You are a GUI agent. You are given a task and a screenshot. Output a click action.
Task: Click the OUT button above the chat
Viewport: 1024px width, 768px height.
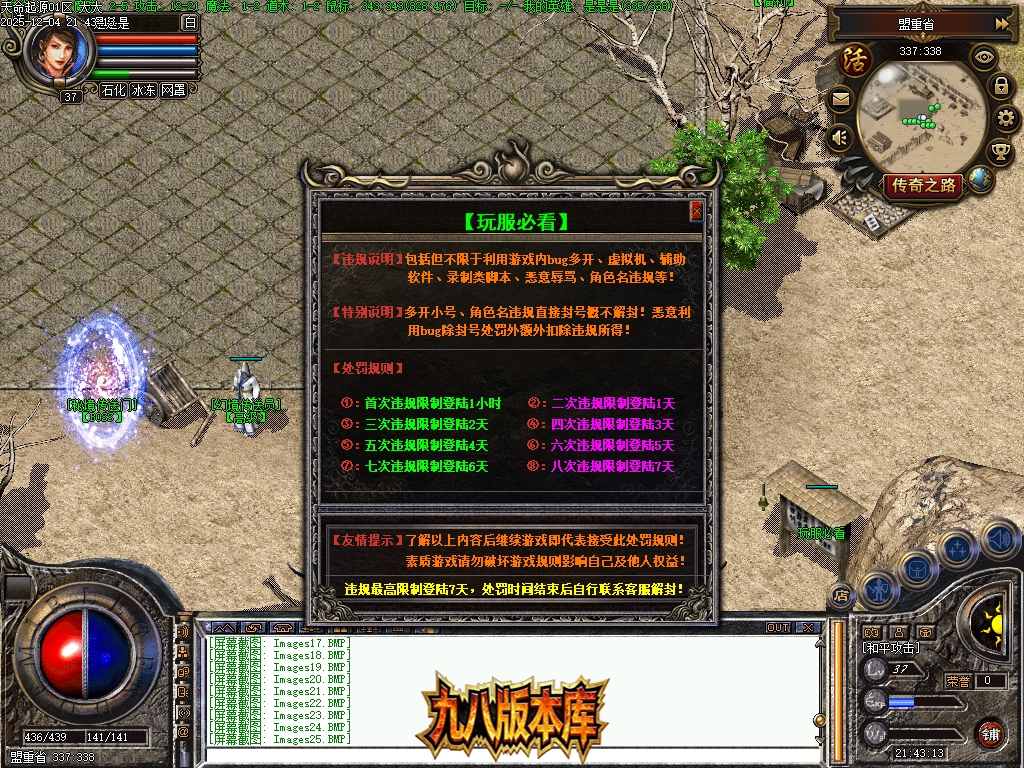778,628
